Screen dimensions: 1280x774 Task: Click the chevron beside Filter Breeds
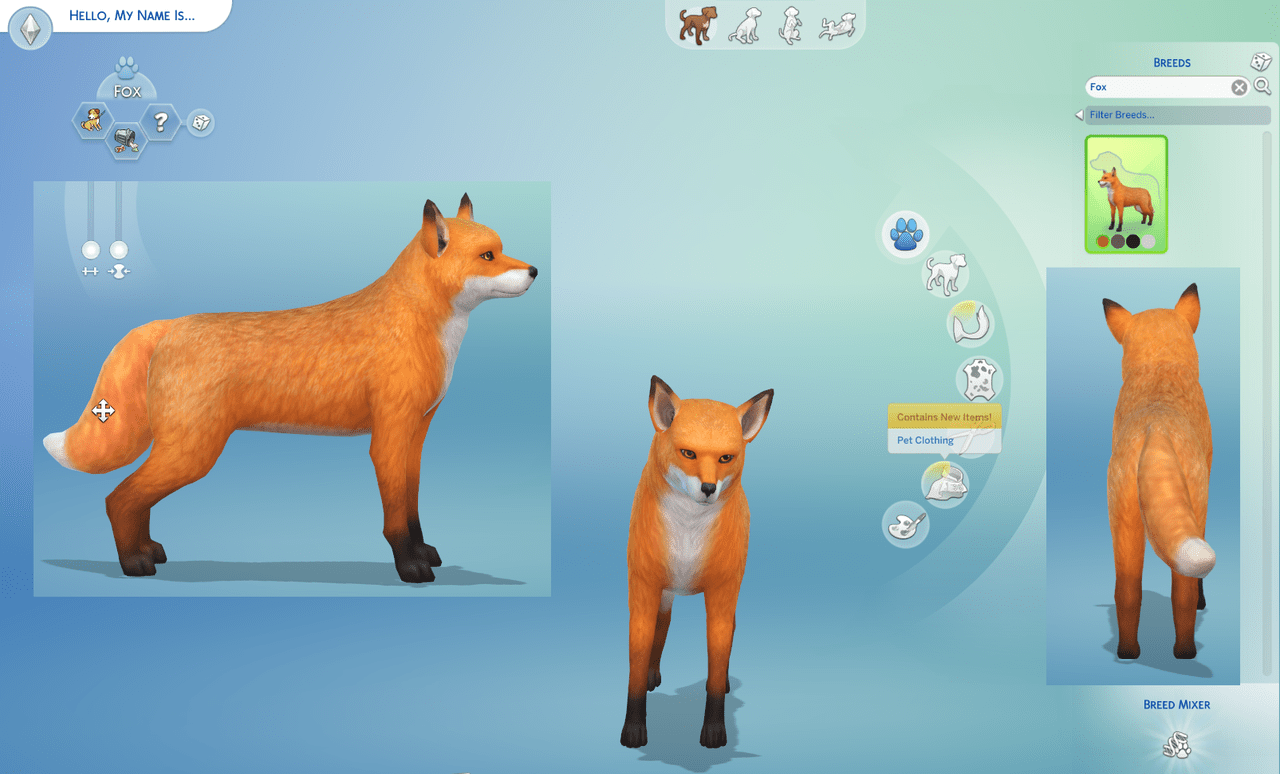click(1077, 114)
